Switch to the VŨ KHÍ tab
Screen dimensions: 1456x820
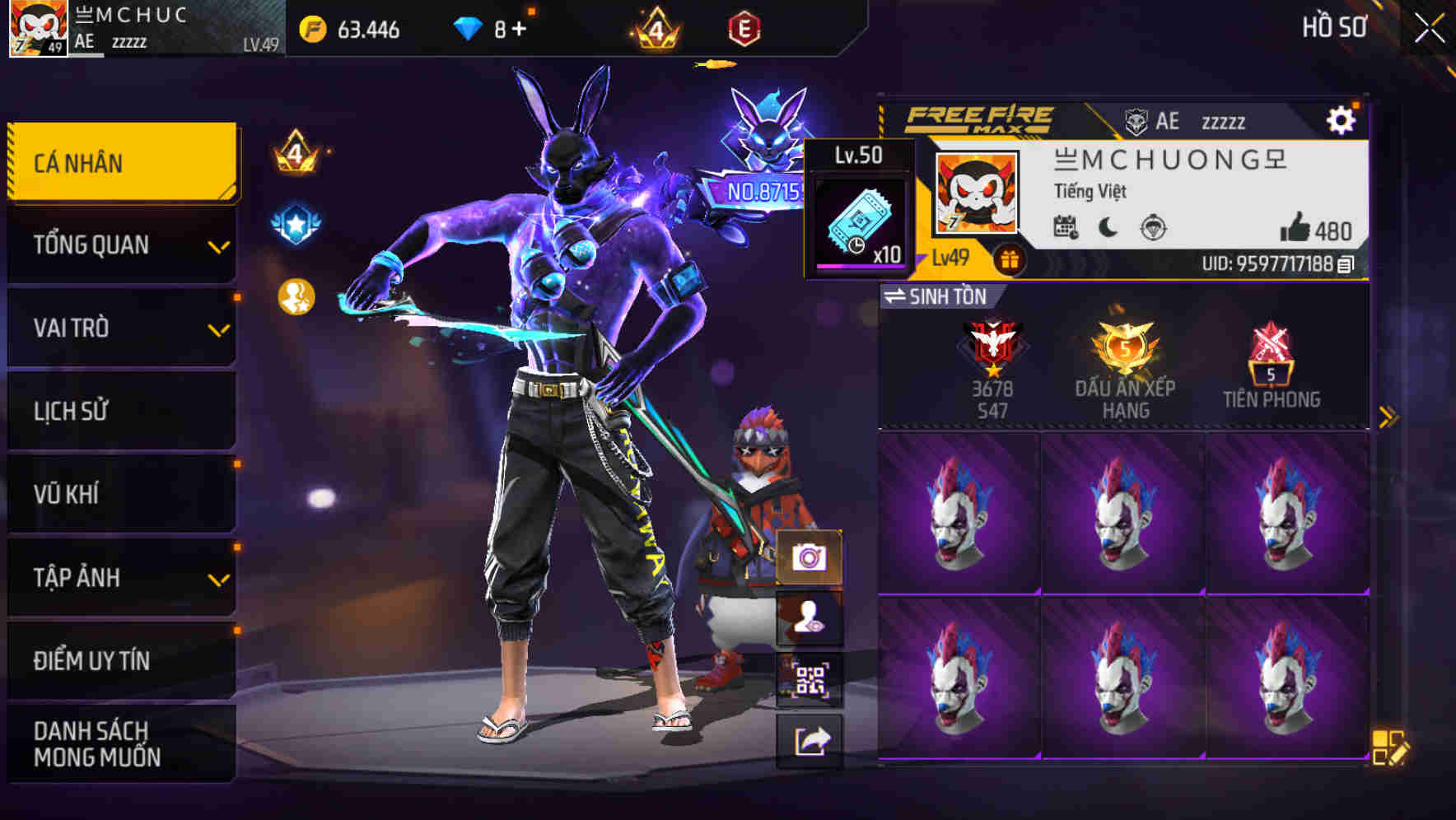120,494
